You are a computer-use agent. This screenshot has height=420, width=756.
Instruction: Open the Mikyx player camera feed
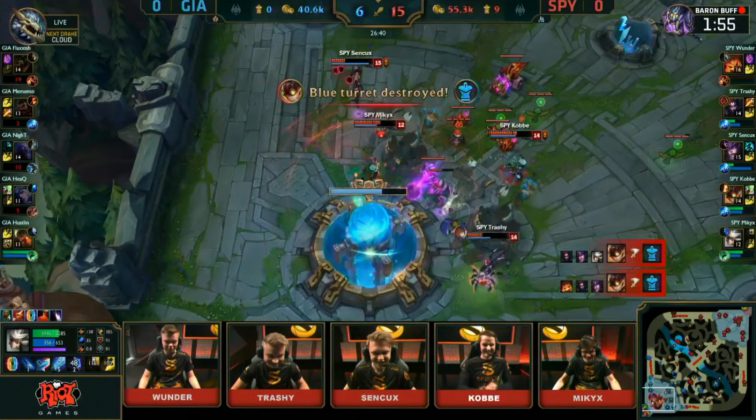[587, 357]
